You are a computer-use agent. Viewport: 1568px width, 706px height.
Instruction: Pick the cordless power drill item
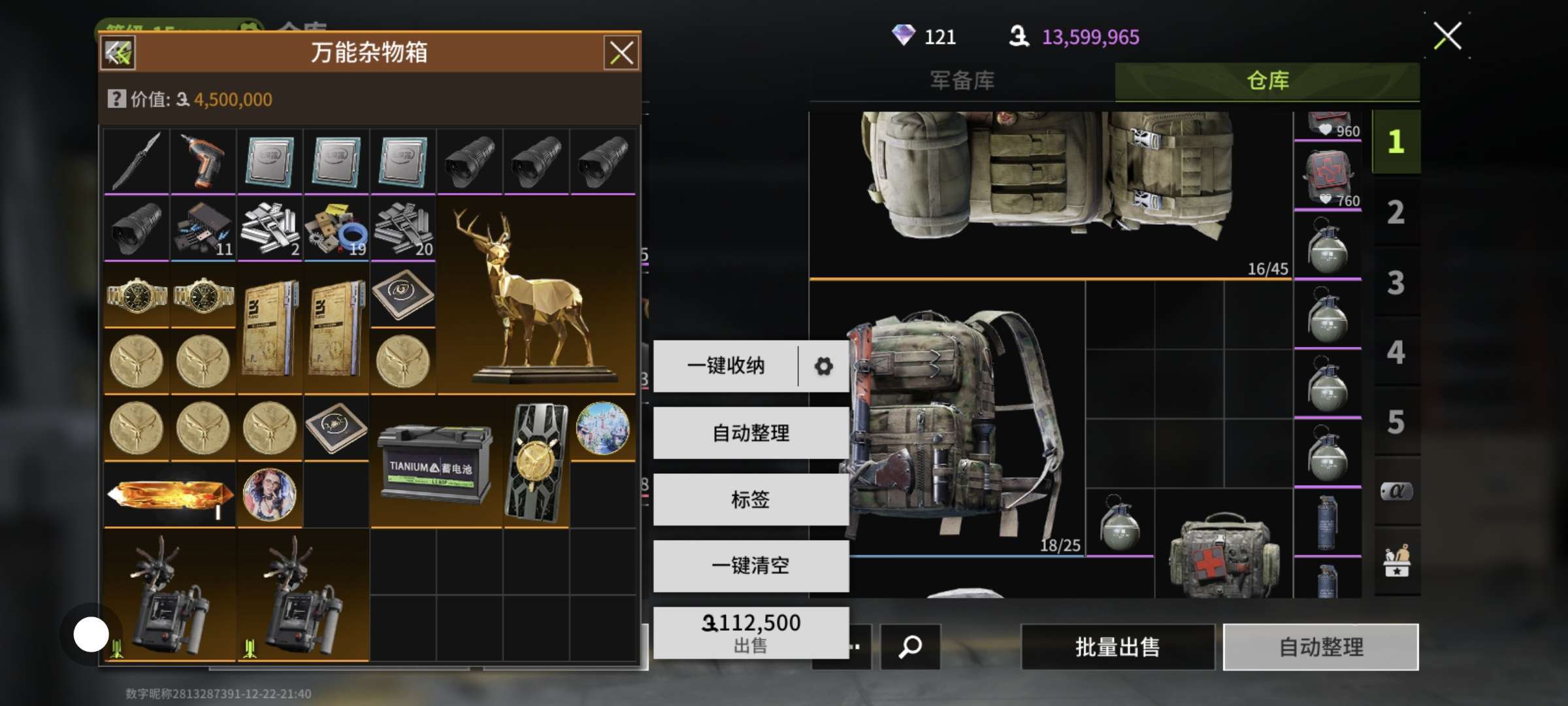pos(203,161)
